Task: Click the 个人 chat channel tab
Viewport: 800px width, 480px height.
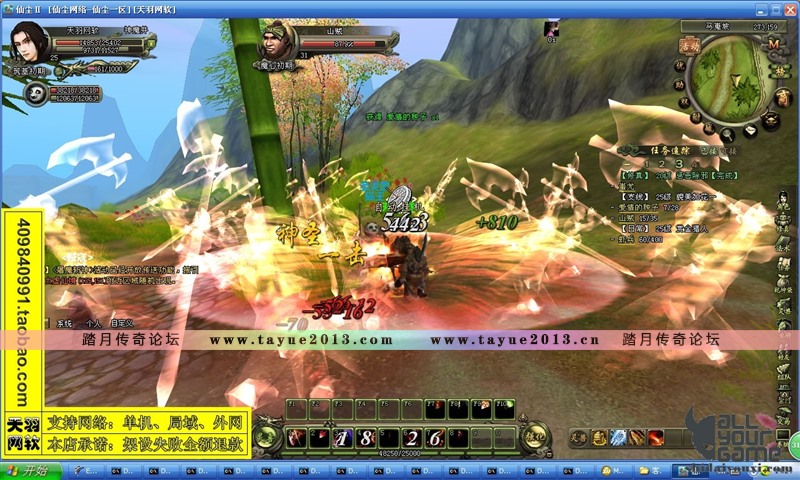Action: pos(93,324)
